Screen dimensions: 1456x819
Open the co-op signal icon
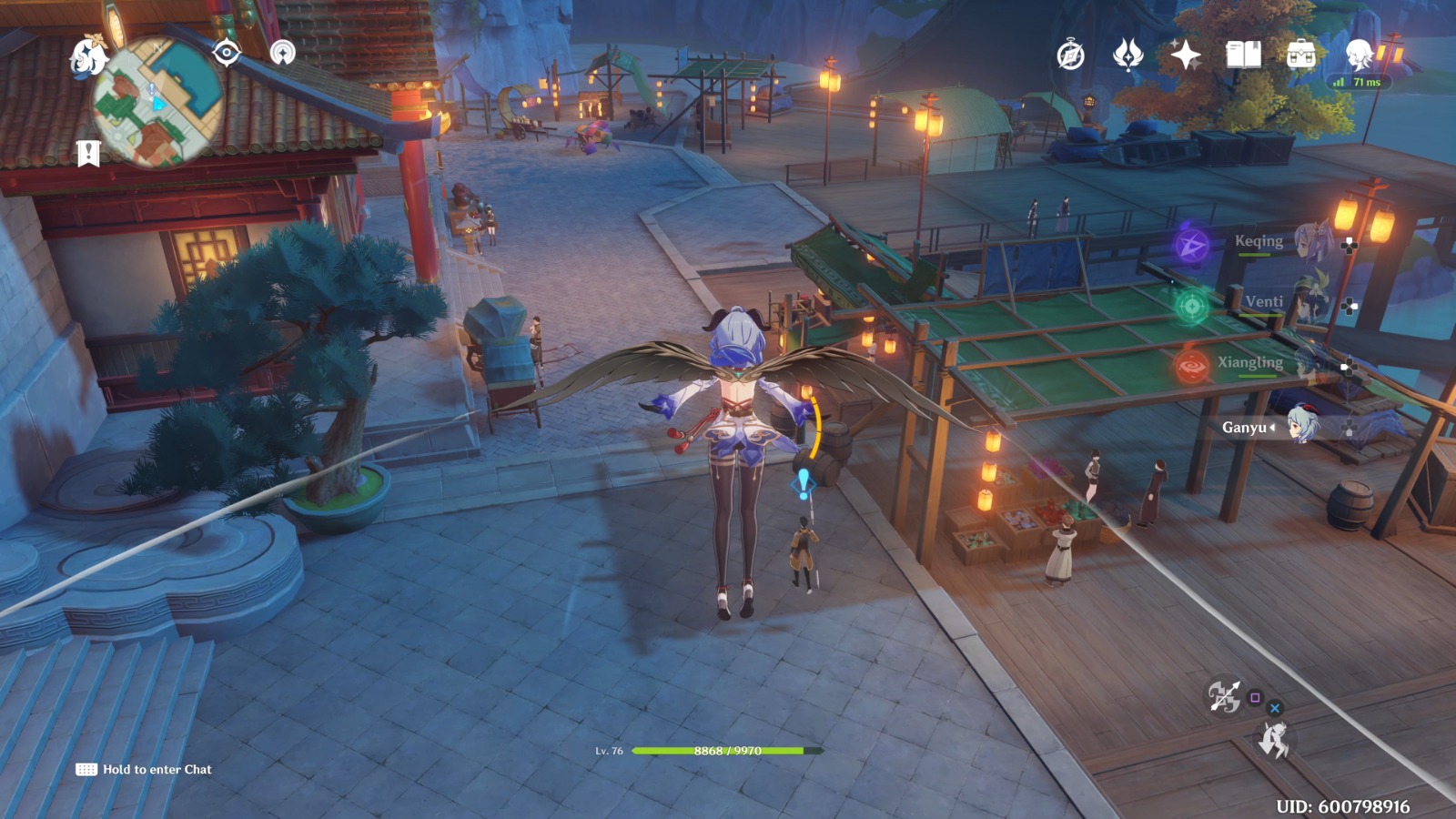point(283,53)
